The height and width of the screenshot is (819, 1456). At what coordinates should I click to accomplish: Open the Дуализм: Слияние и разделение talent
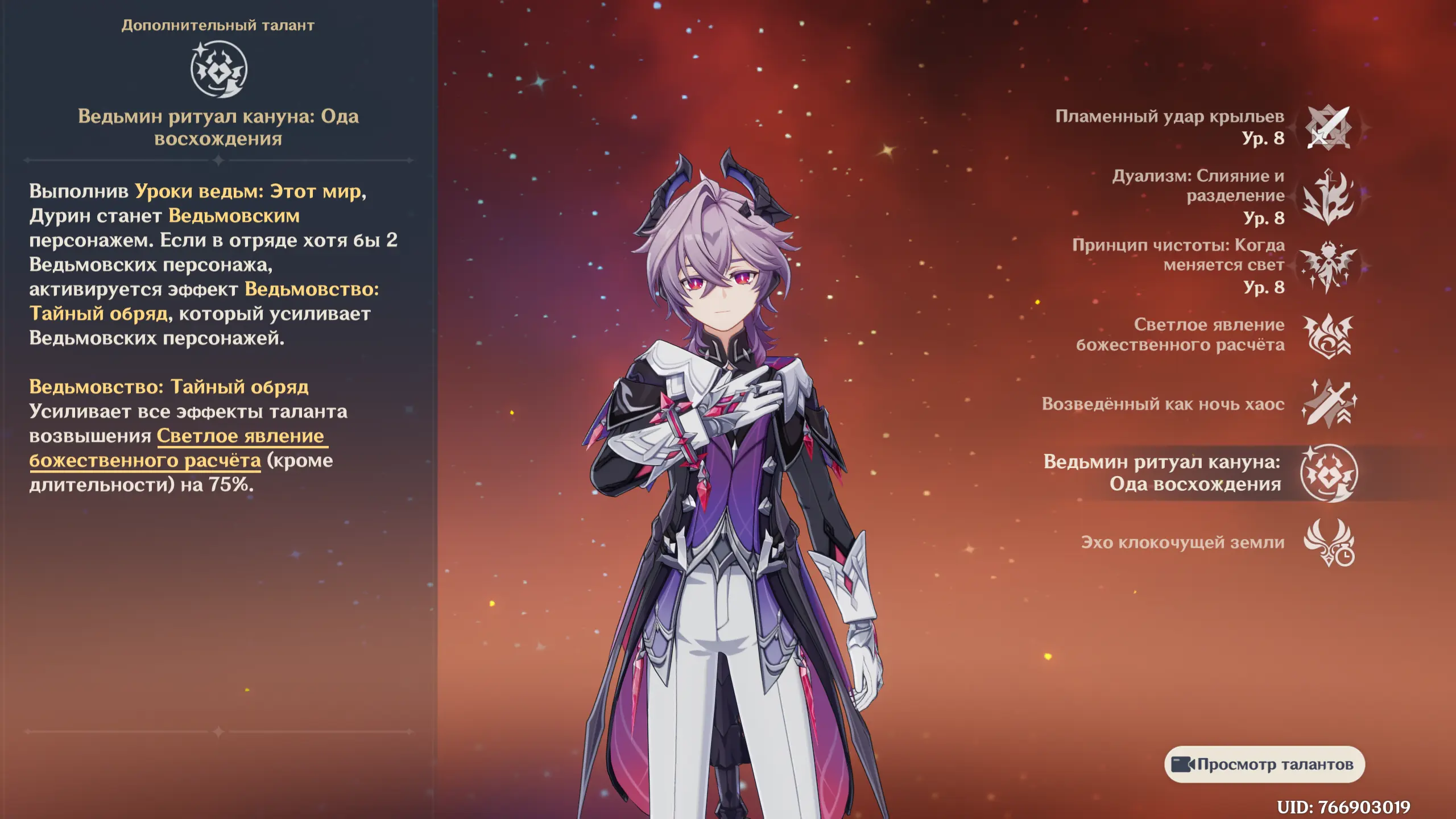[x=1328, y=197]
